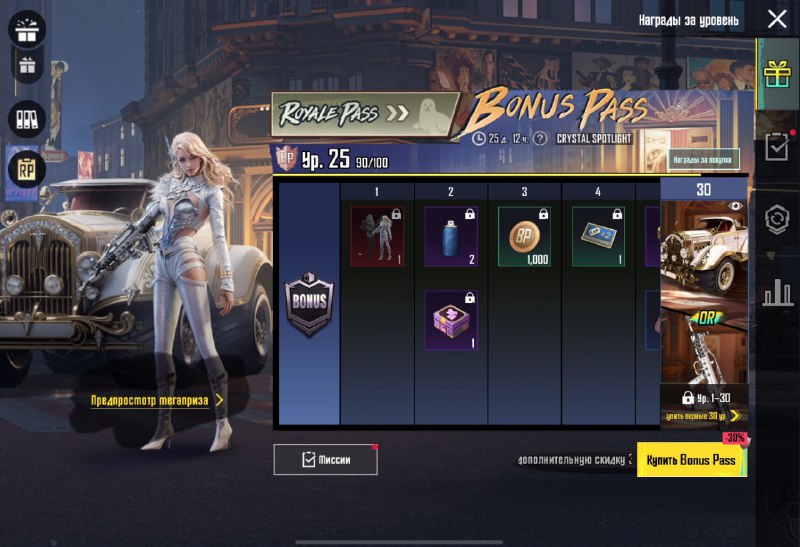Click the help question mark near timer
The height and width of the screenshot is (547, 800).
tap(541, 138)
